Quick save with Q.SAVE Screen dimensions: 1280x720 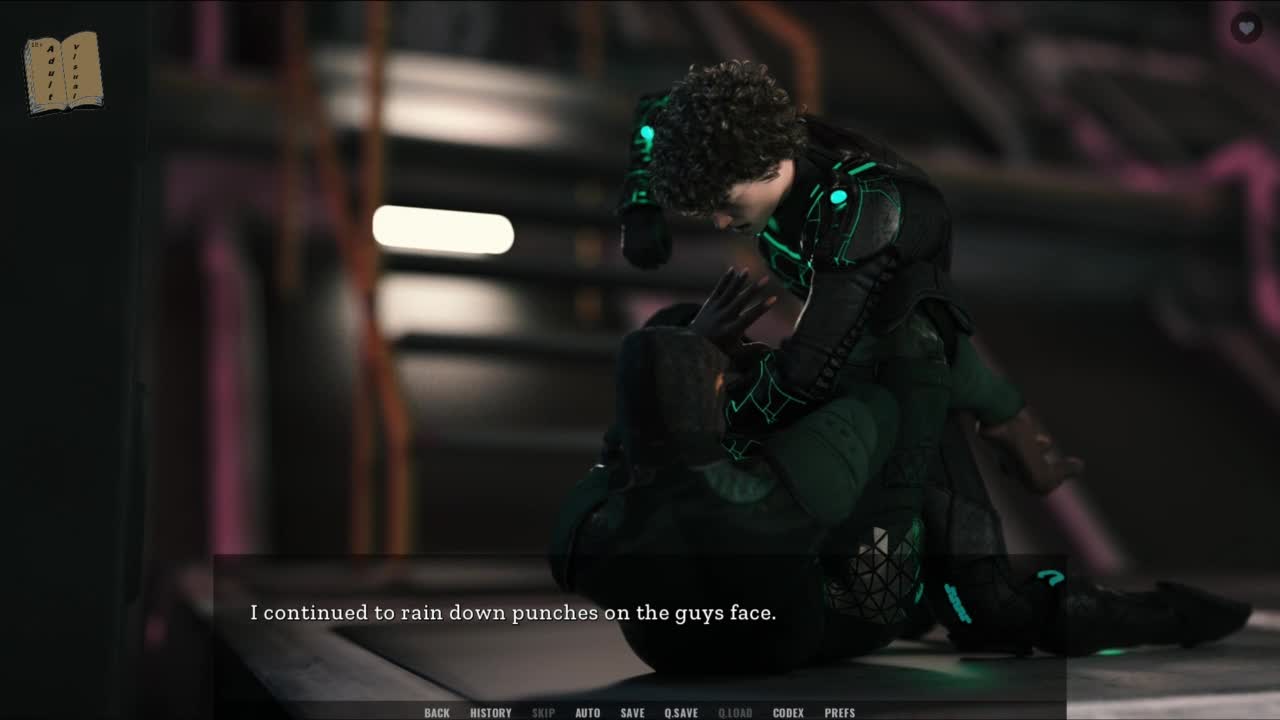pyautogui.click(x=681, y=713)
